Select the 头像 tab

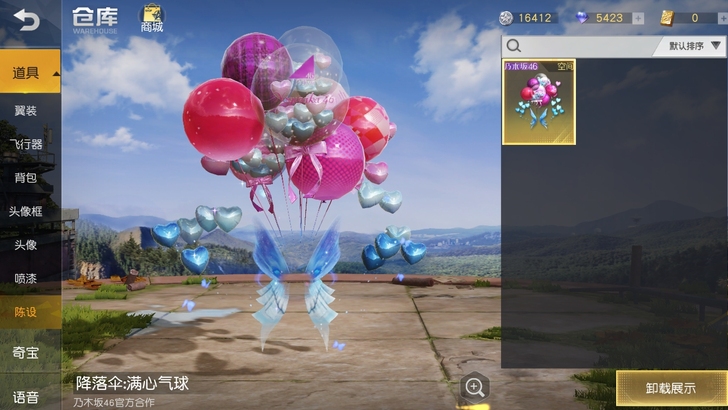pyautogui.click(x=26, y=245)
